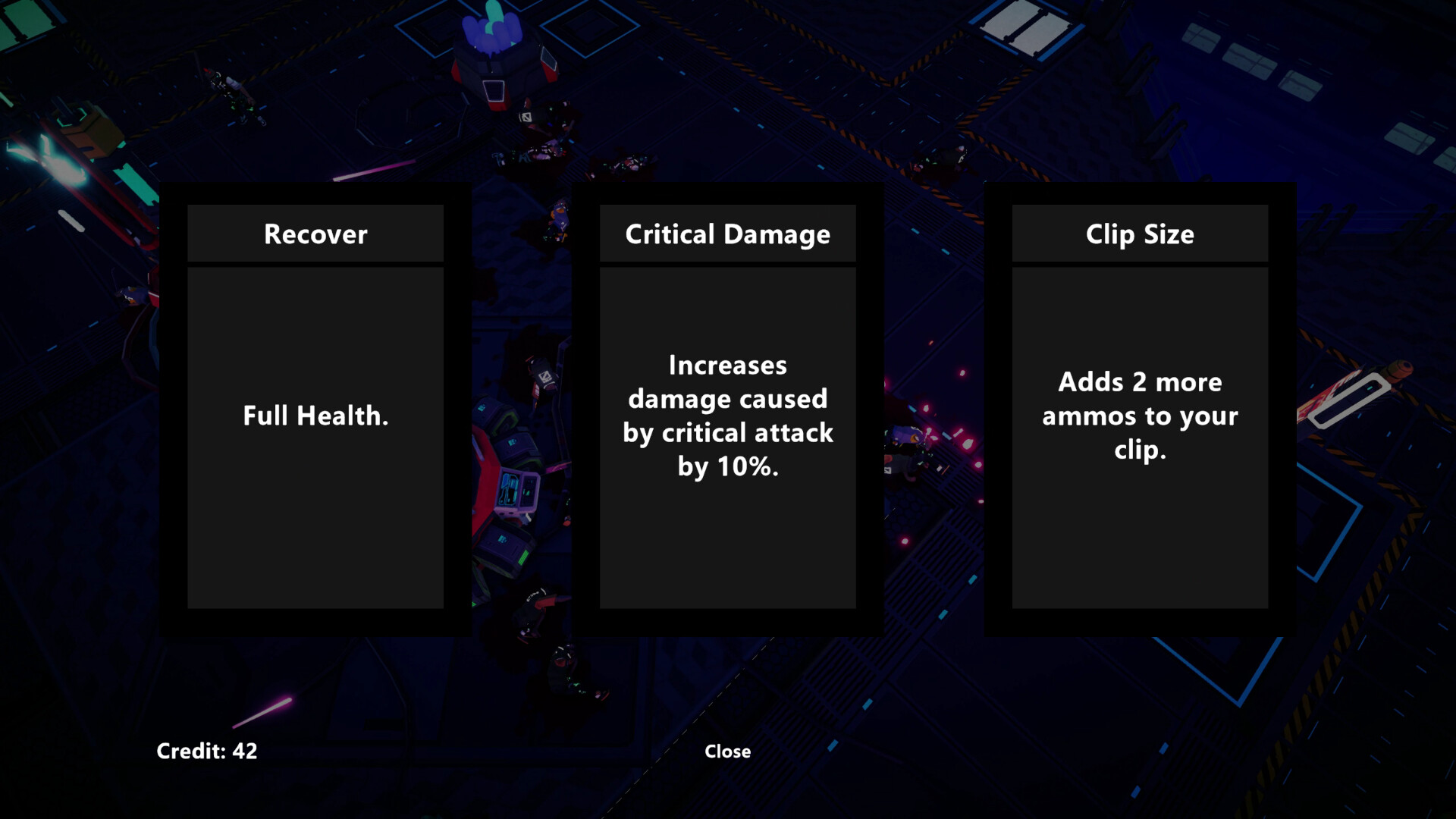Click the Recover card title
Image resolution: width=1456 pixels, height=819 pixels.
pos(315,234)
